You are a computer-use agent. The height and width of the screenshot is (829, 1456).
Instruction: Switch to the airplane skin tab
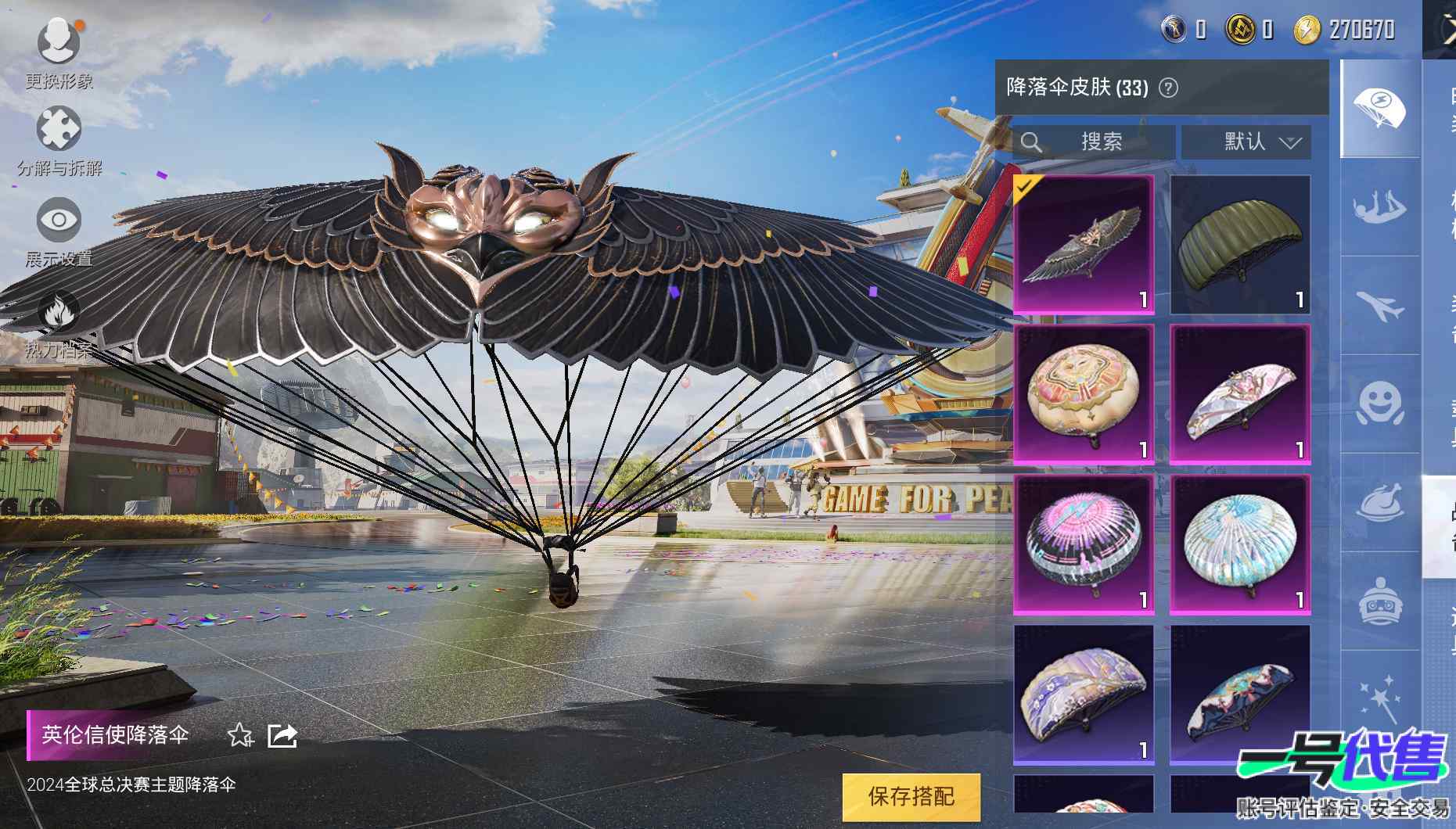(1379, 306)
